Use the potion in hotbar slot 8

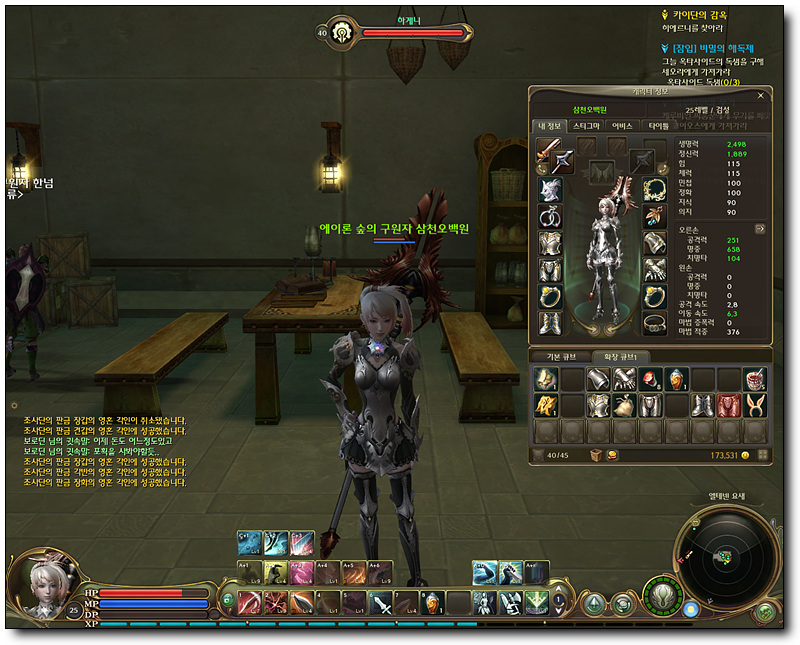click(x=433, y=603)
